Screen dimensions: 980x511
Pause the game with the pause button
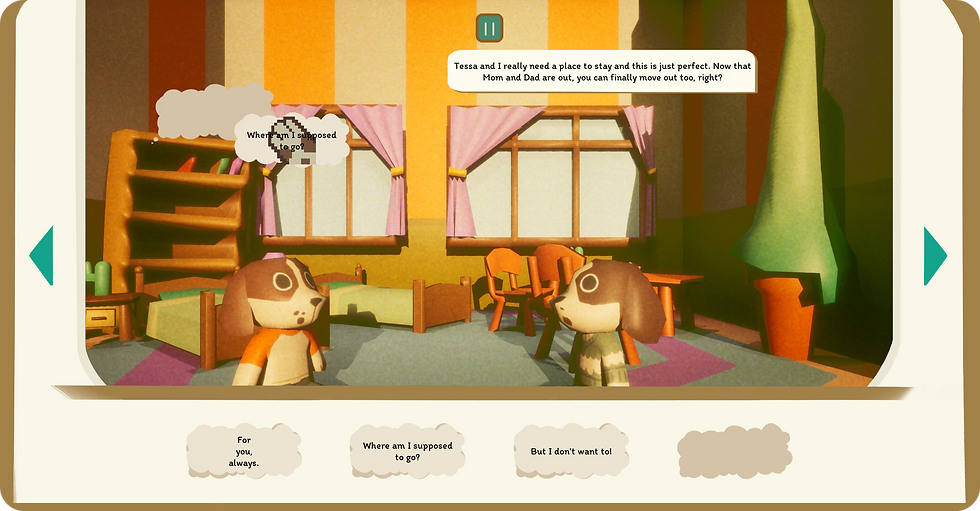tap(489, 28)
